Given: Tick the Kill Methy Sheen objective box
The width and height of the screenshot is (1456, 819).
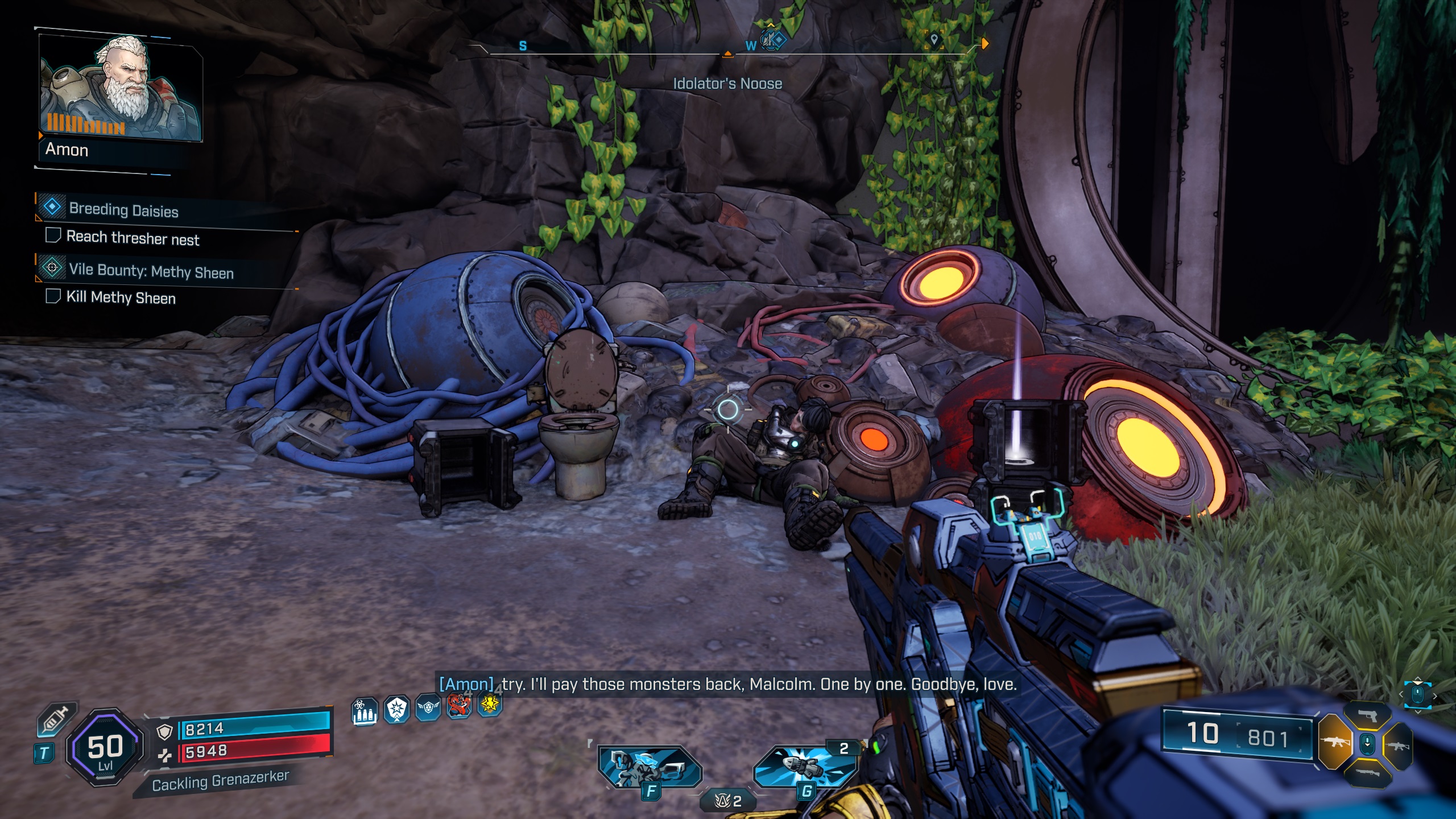Looking at the screenshot, I should [x=53, y=296].
